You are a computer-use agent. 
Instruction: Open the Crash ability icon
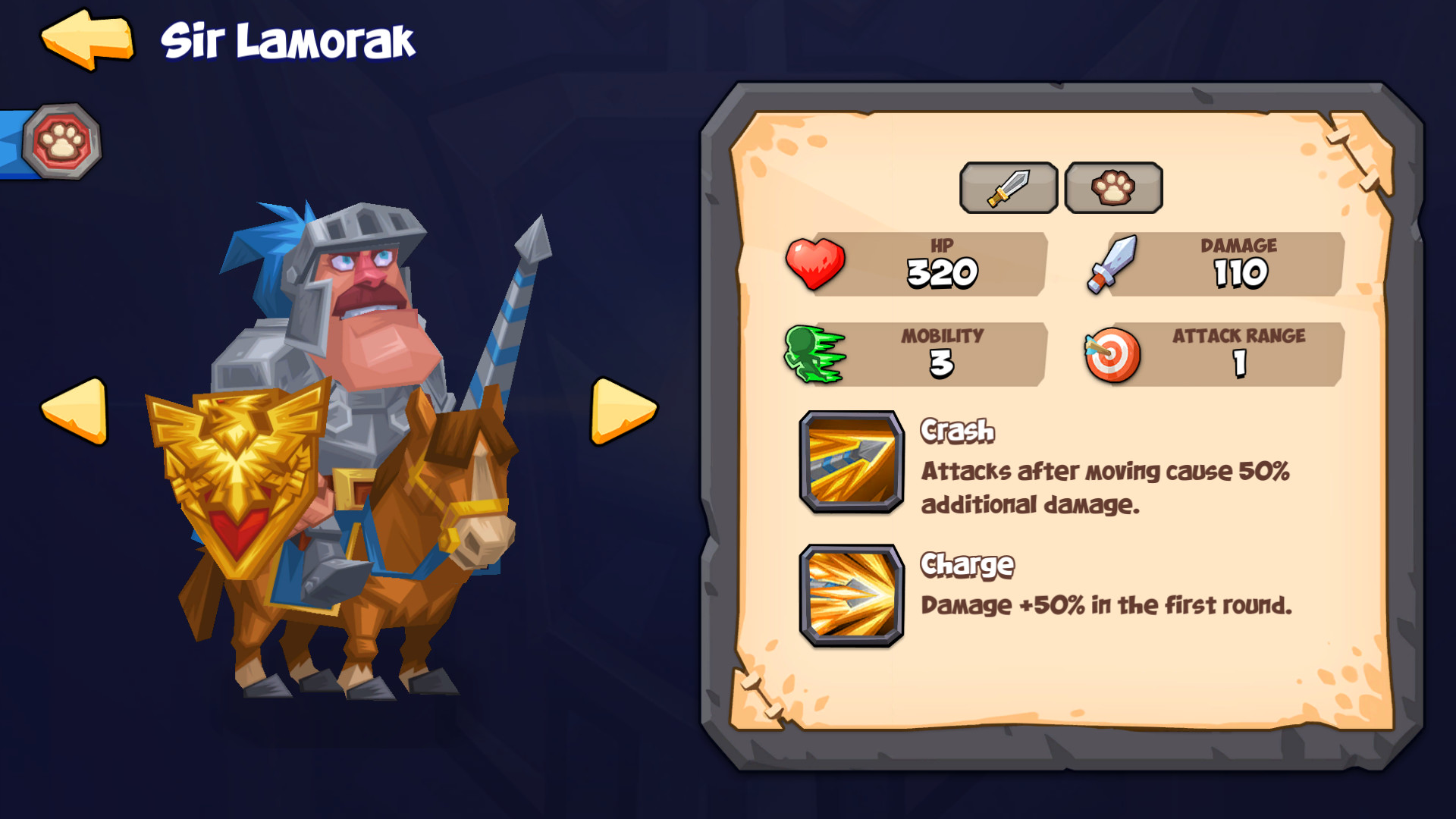[x=852, y=463]
